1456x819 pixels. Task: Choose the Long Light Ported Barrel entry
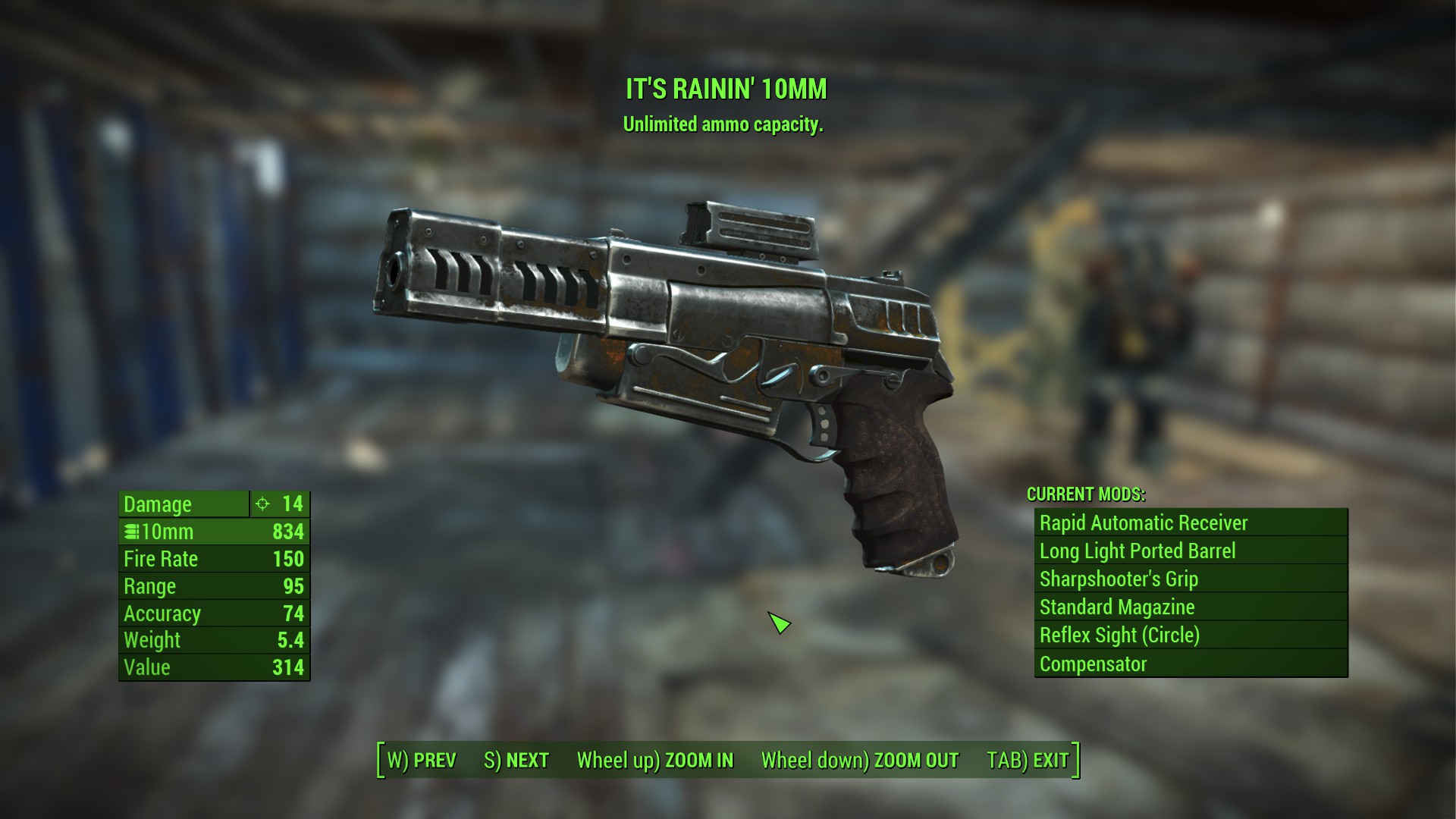tap(1191, 551)
